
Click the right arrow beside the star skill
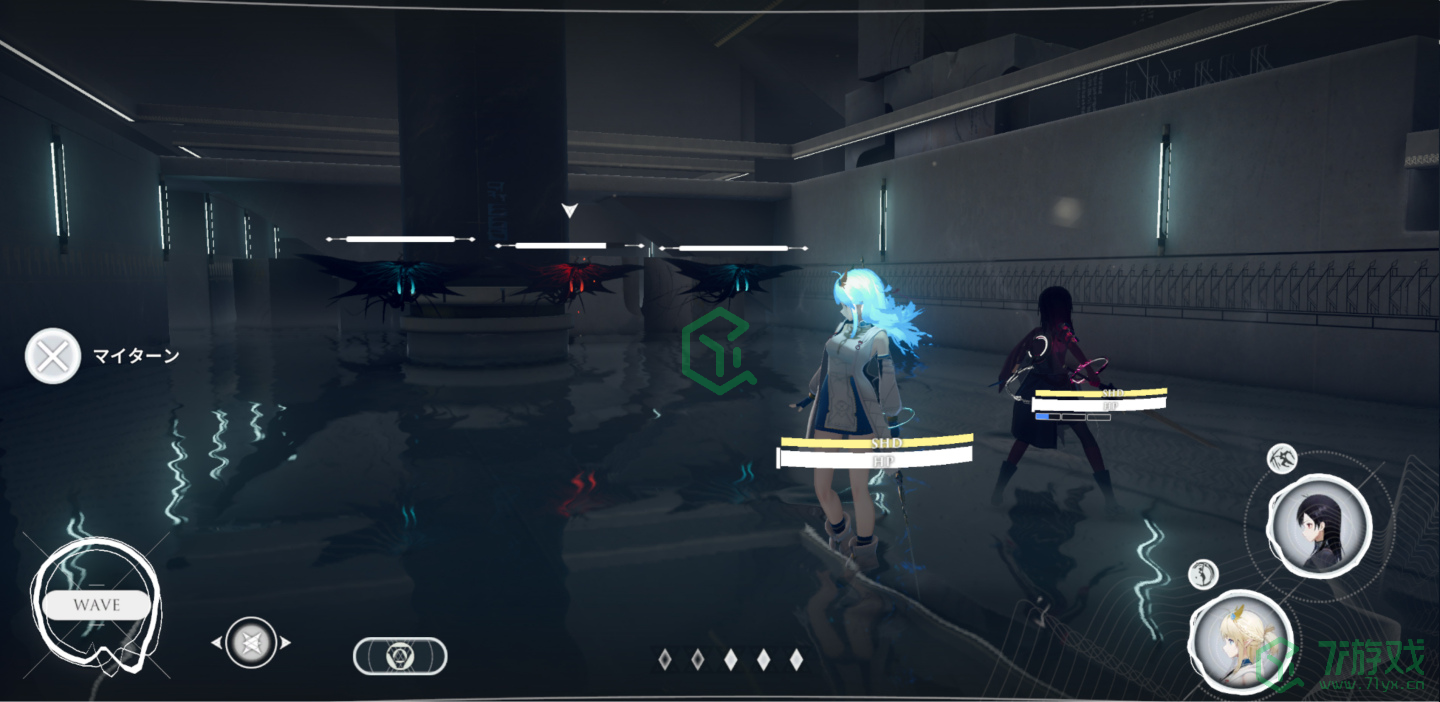click(x=285, y=643)
